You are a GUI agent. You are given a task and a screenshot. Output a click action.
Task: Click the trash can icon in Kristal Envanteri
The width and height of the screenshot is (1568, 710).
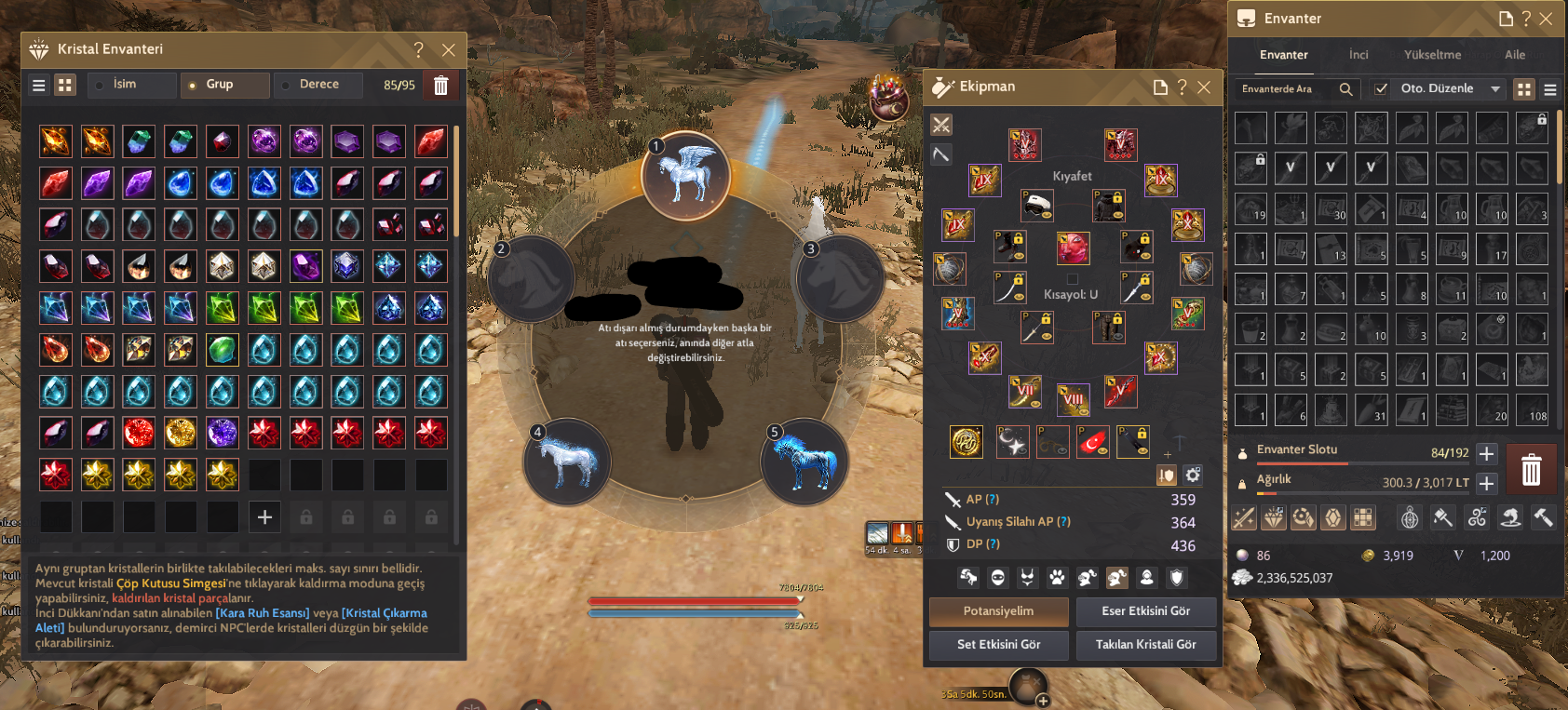(439, 85)
